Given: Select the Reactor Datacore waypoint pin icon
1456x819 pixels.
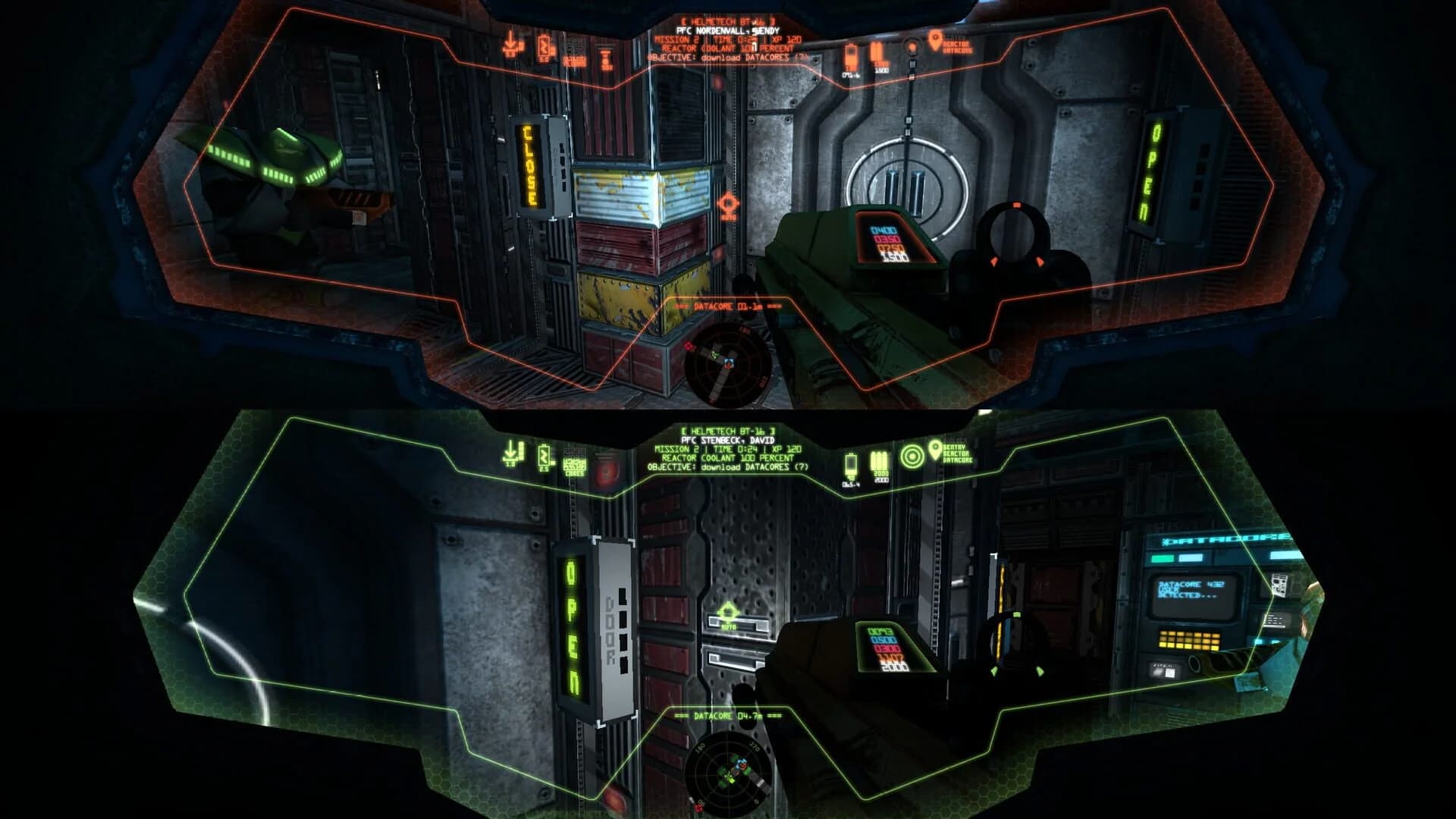Looking at the screenshot, I should [937, 40].
